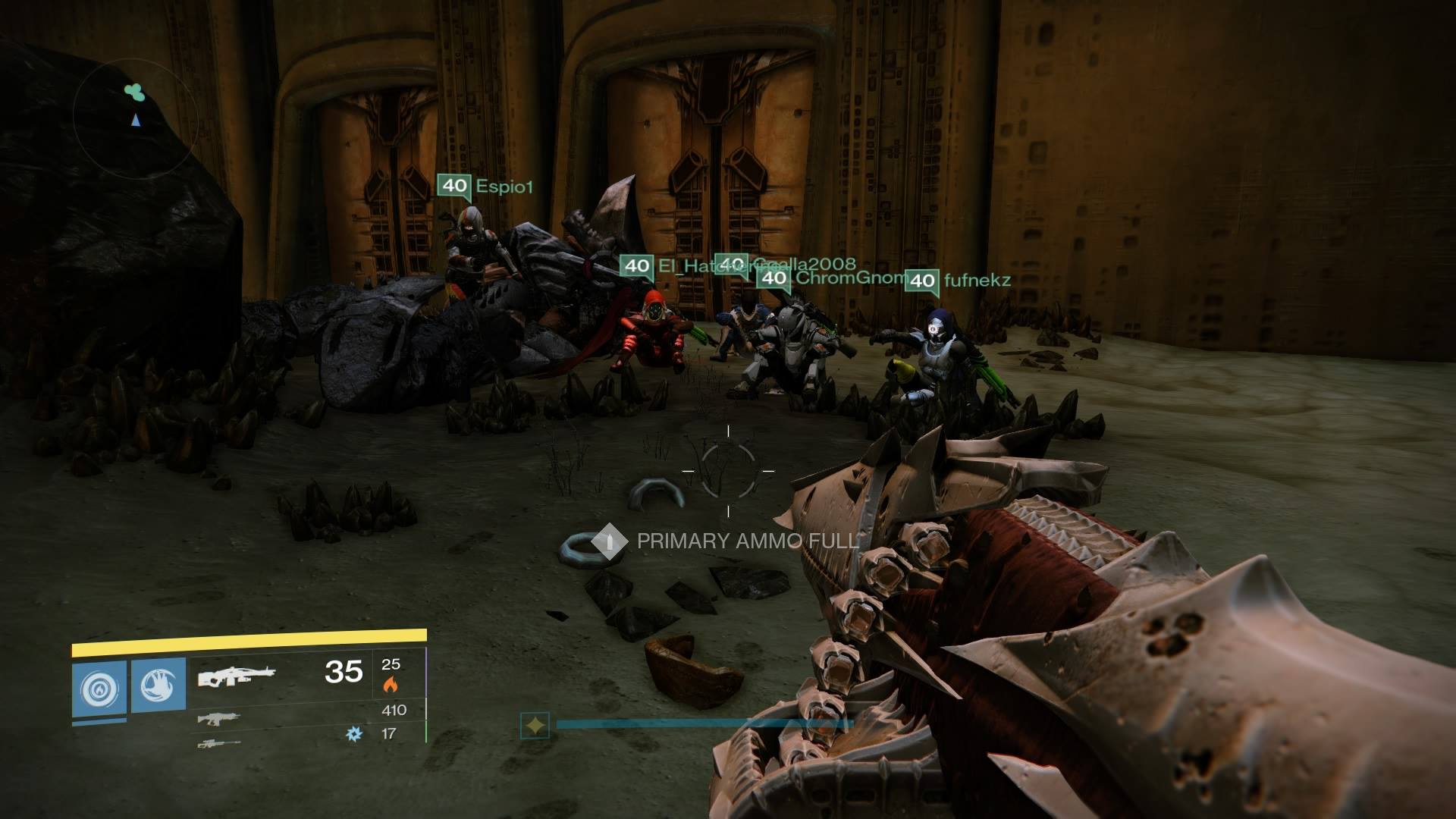Screen dimensions: 1456x819
Task: Choose the ChromGnom player nameplate
Action: pos(834,278)
